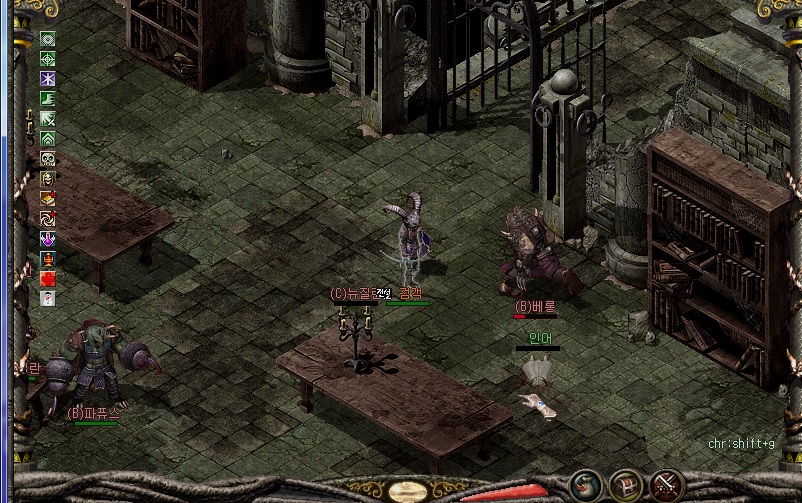
Task: Click the red lantern icon
Action: click(x=47, y=259)
